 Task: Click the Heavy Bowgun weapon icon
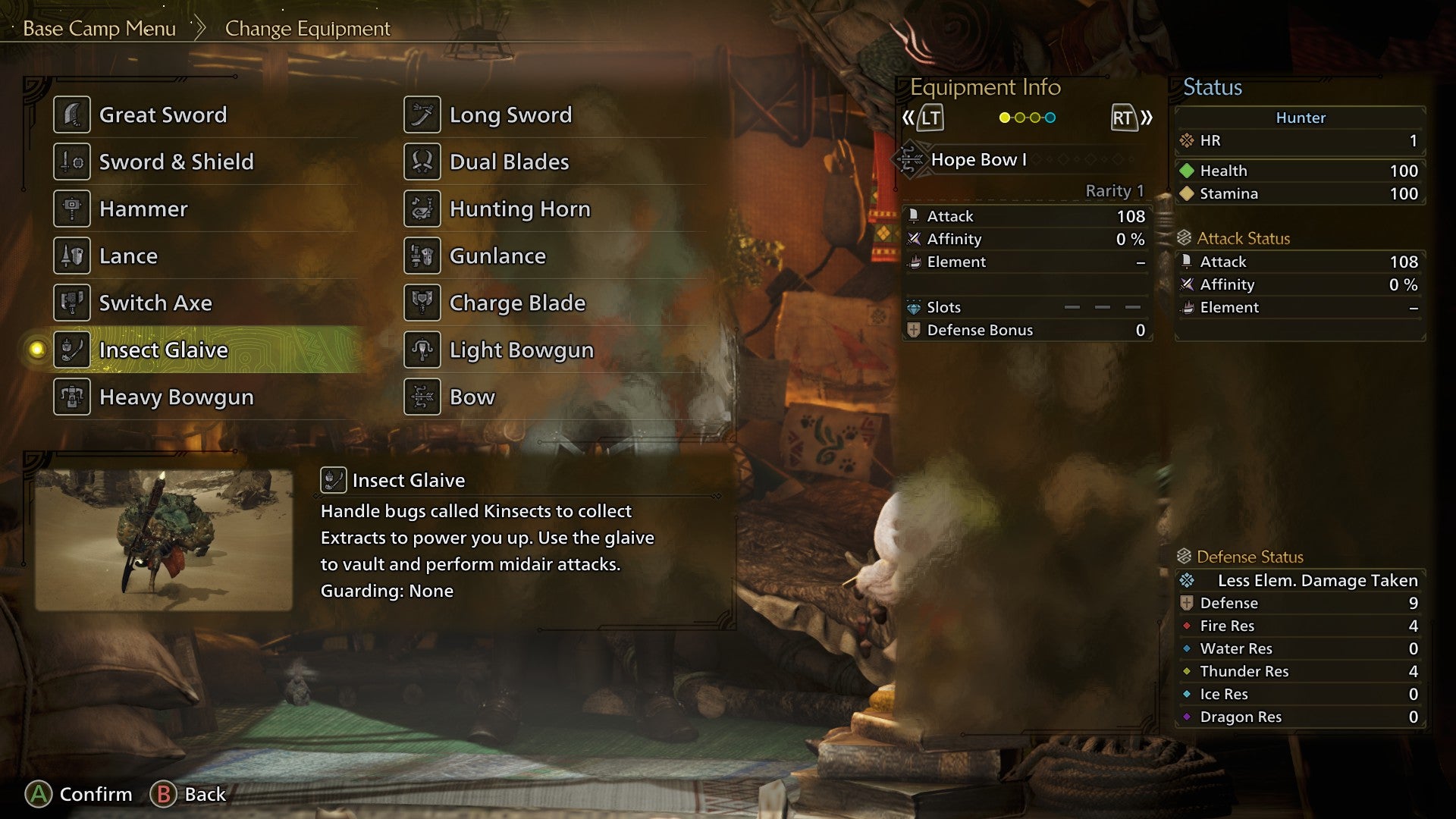pyautogui.click(x=73, y=397)
